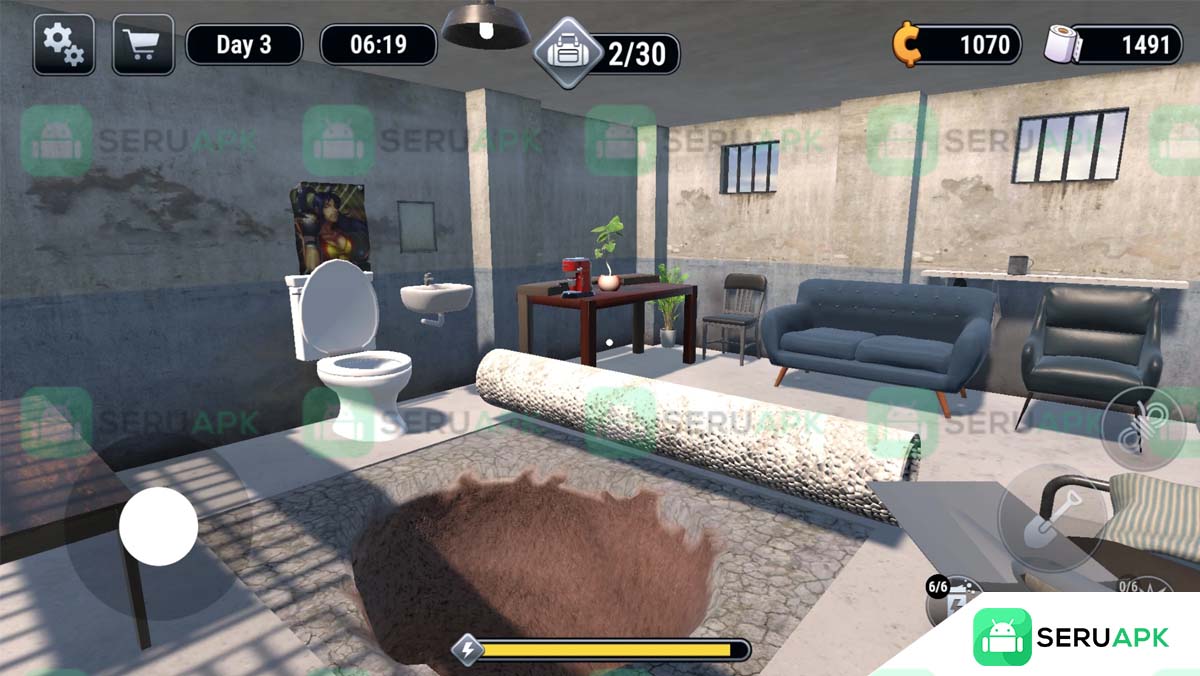Open the shopping cart store

[x=143, y=44]
